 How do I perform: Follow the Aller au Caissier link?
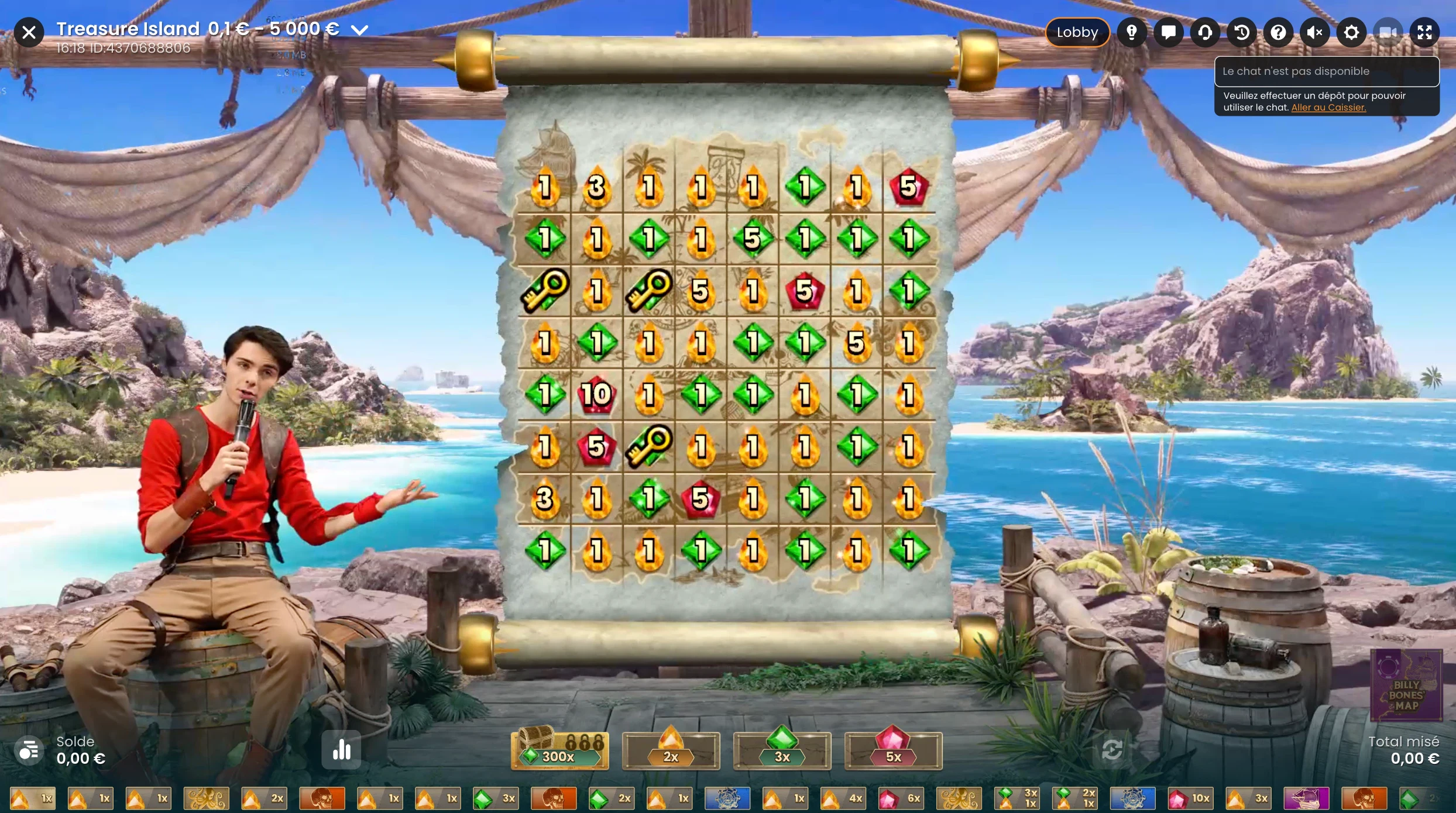pyautogui.click(x=1328, y=108)
